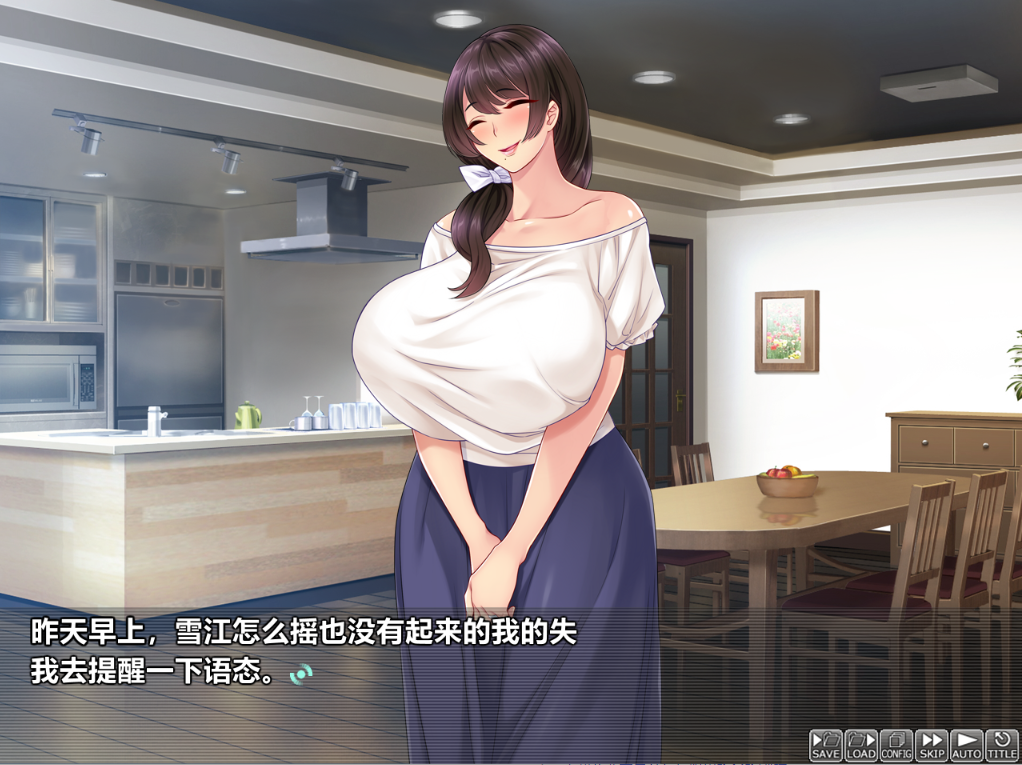The image size is (1022, 765).
Task: Open the CONFIG settings
Action: tap(896, 745)
